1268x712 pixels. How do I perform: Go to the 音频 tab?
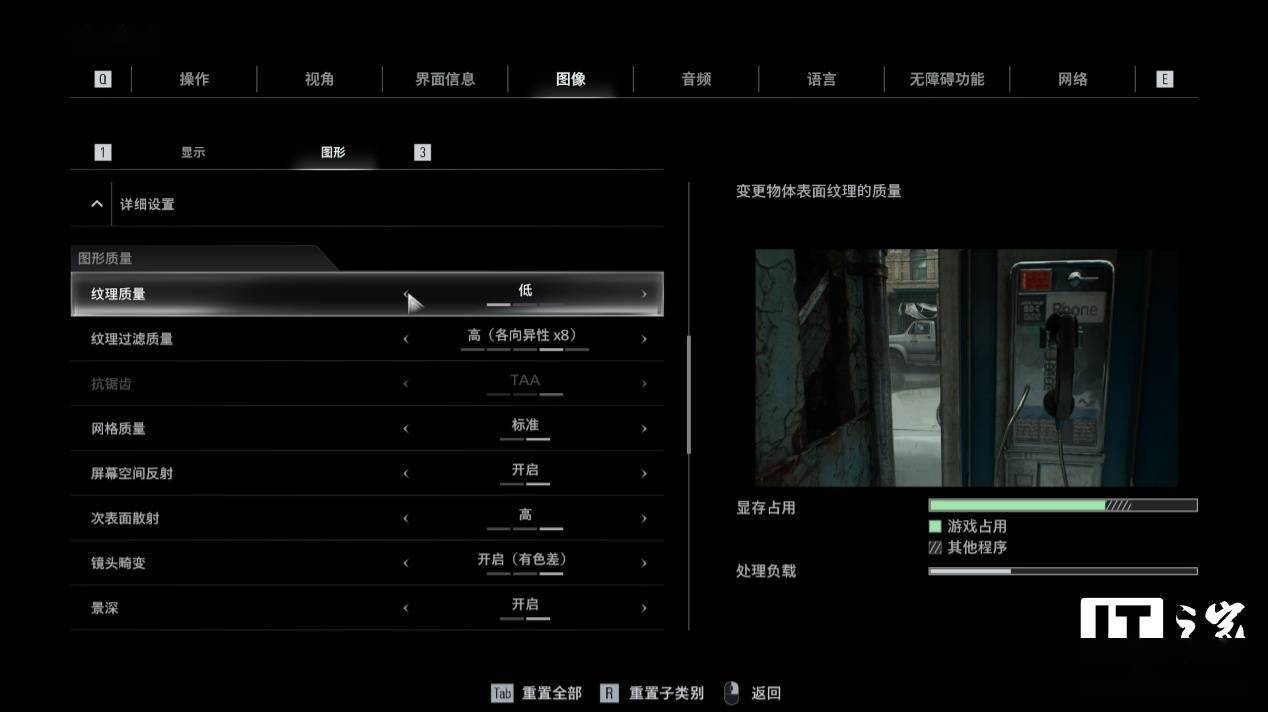pyautogui.click(x=696, y=79)
